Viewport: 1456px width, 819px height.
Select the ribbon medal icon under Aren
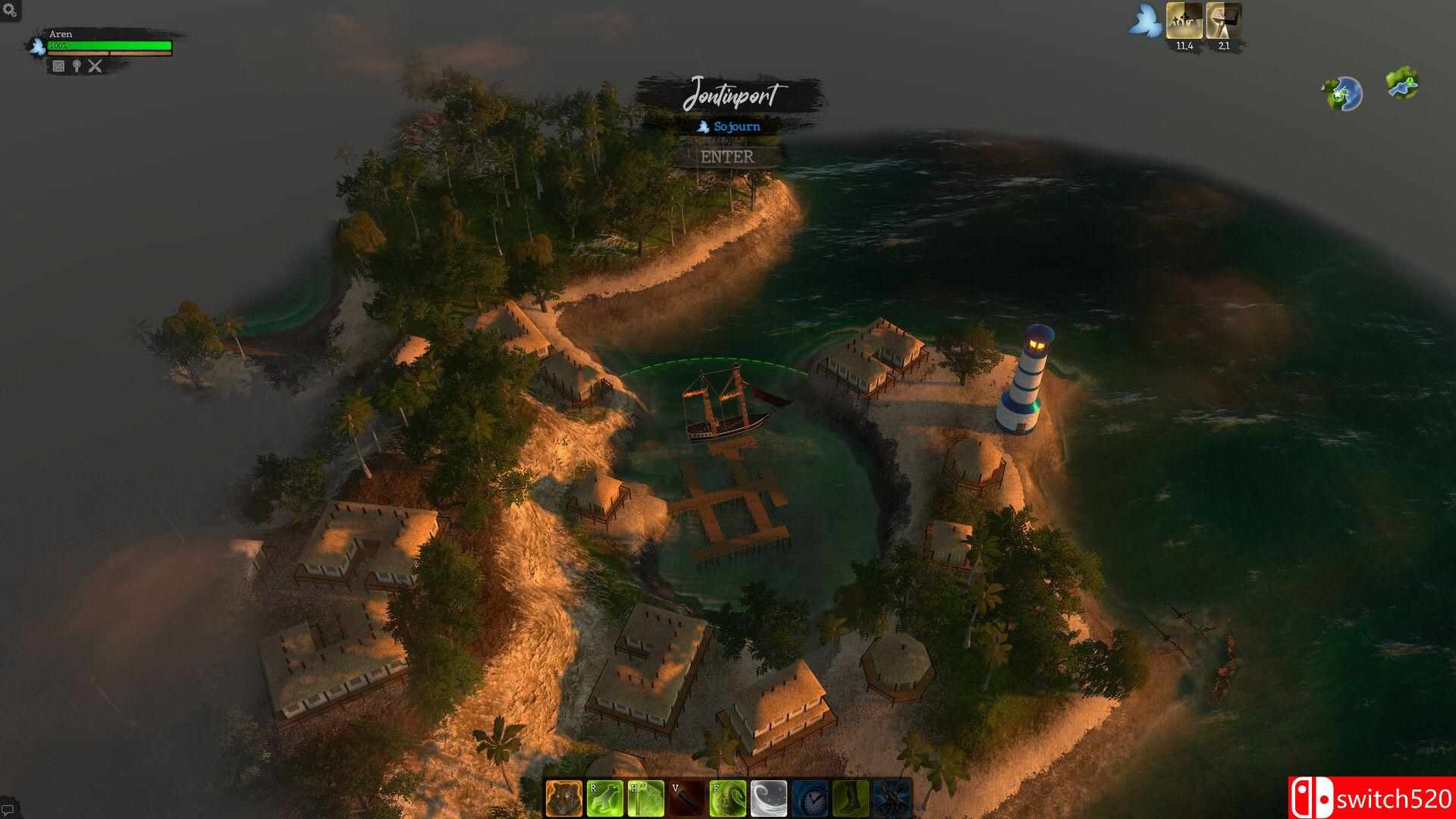(77, 66)
